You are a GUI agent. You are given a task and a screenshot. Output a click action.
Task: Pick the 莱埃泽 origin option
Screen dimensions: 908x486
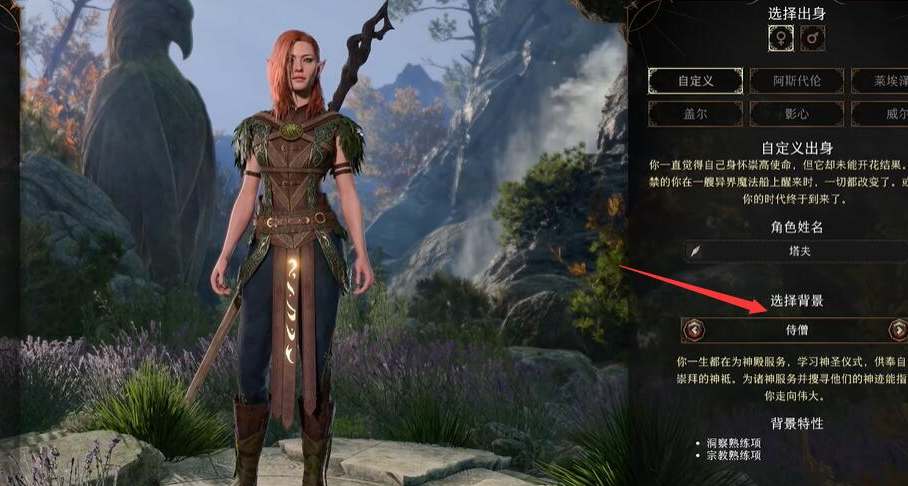point(883,81)
